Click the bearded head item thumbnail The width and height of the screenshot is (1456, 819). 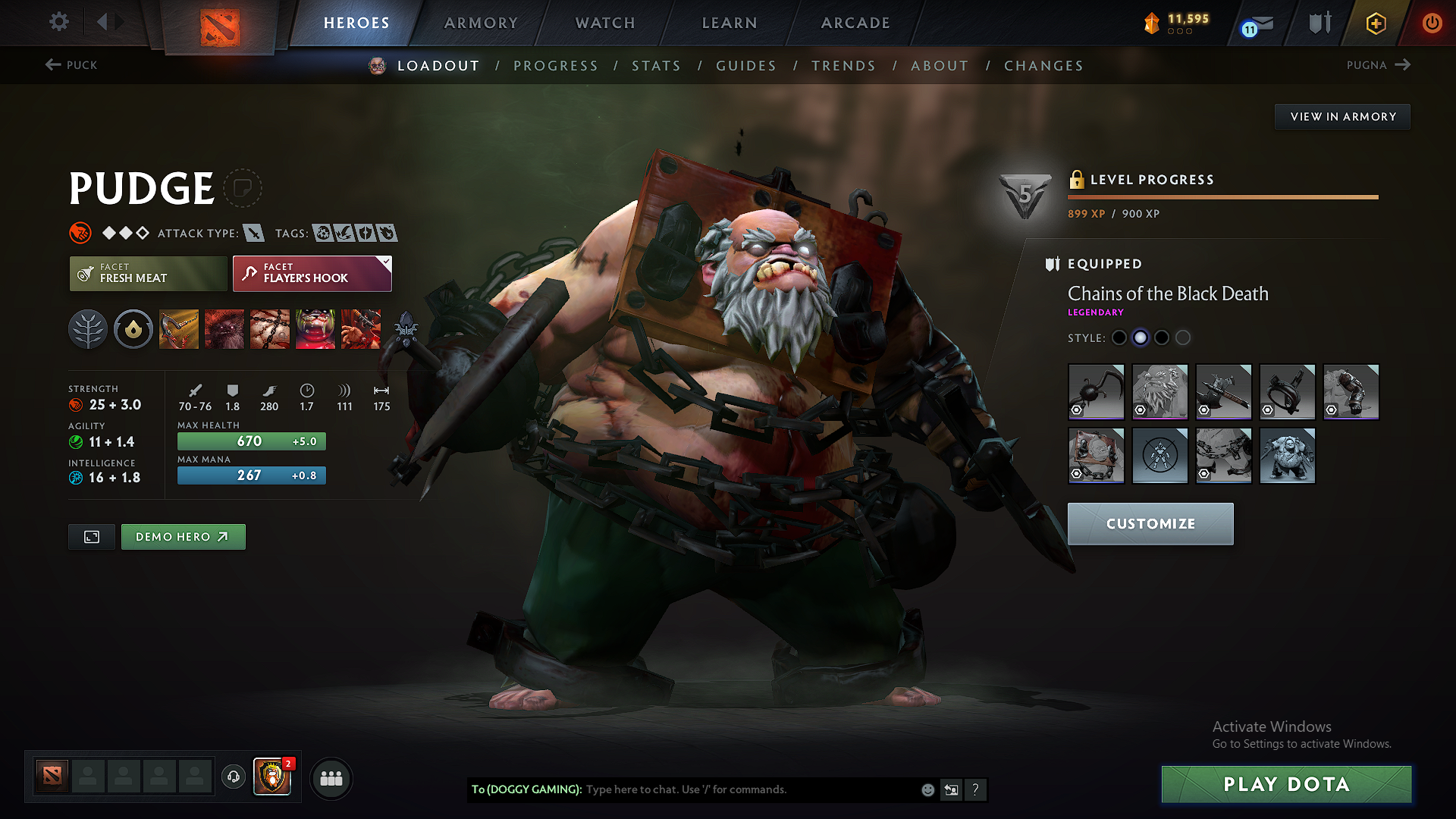coord(1160,392)
